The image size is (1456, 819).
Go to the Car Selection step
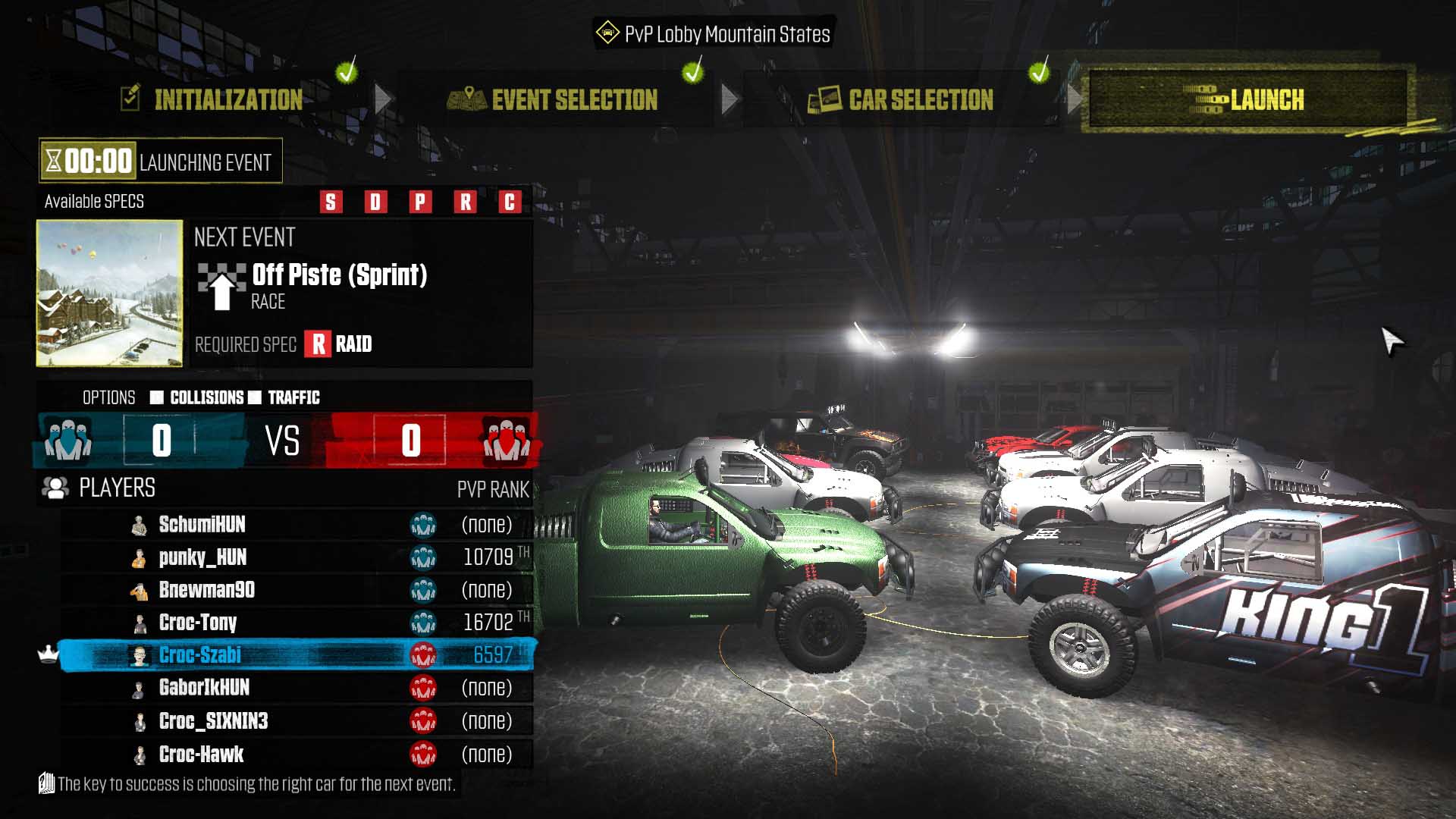(x=920, y=99)
